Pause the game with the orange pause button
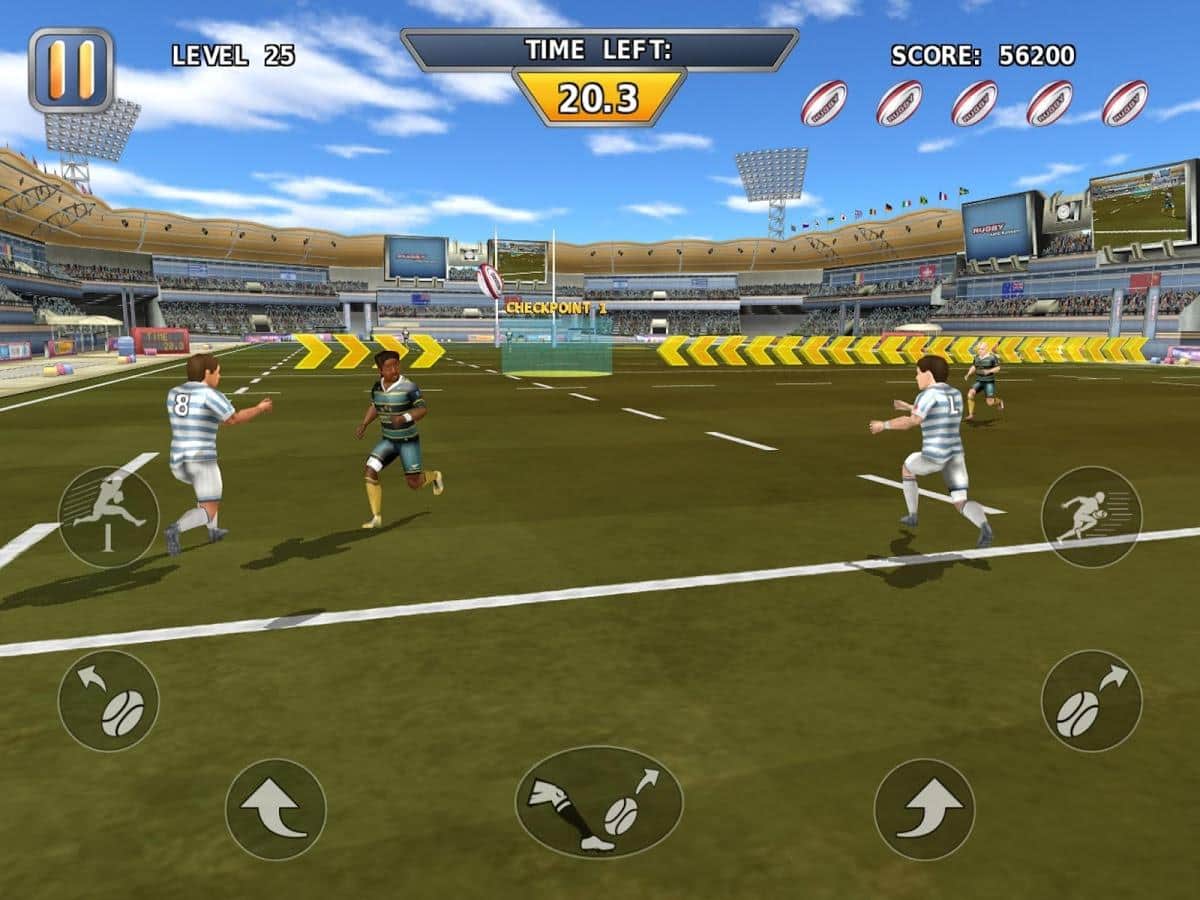The image size is (1200, 900). click(71, 69)
